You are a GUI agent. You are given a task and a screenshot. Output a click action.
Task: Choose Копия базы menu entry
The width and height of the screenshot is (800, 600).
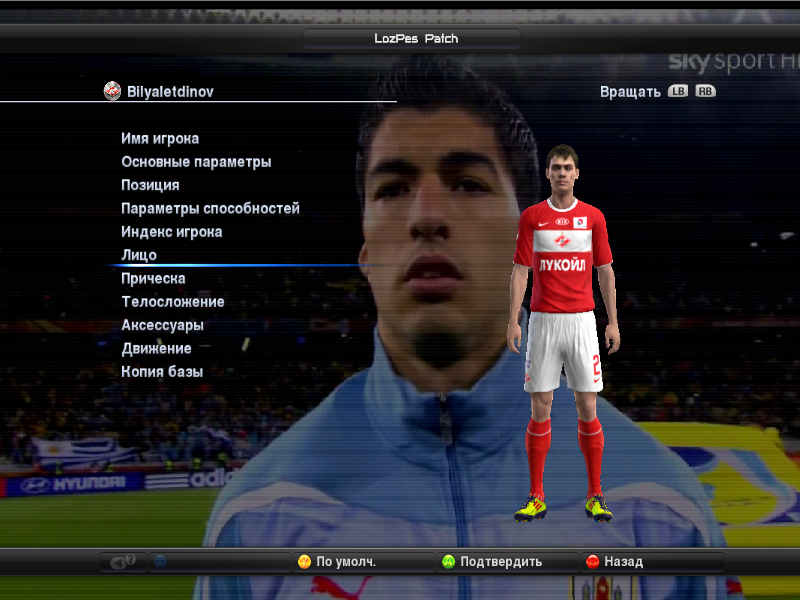point(162,372)
